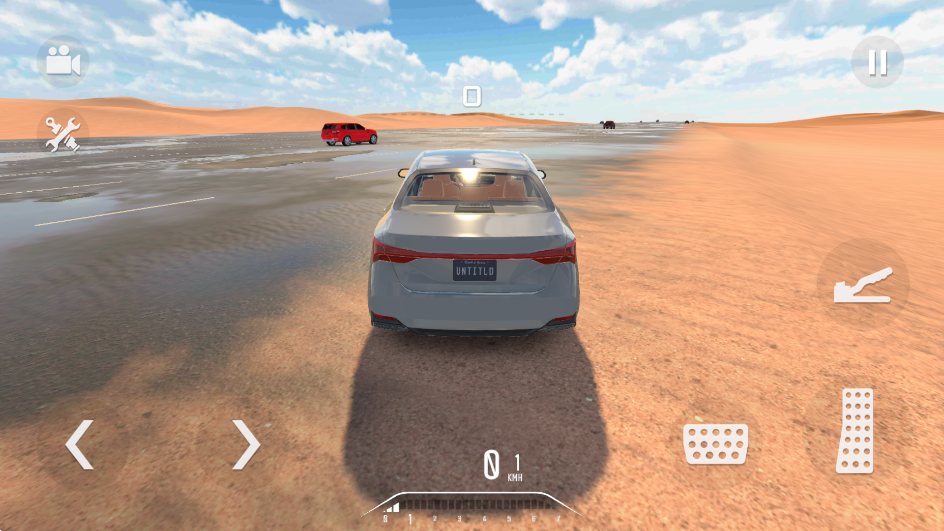
Task: Tap the brake pedal
Action: 715,443
